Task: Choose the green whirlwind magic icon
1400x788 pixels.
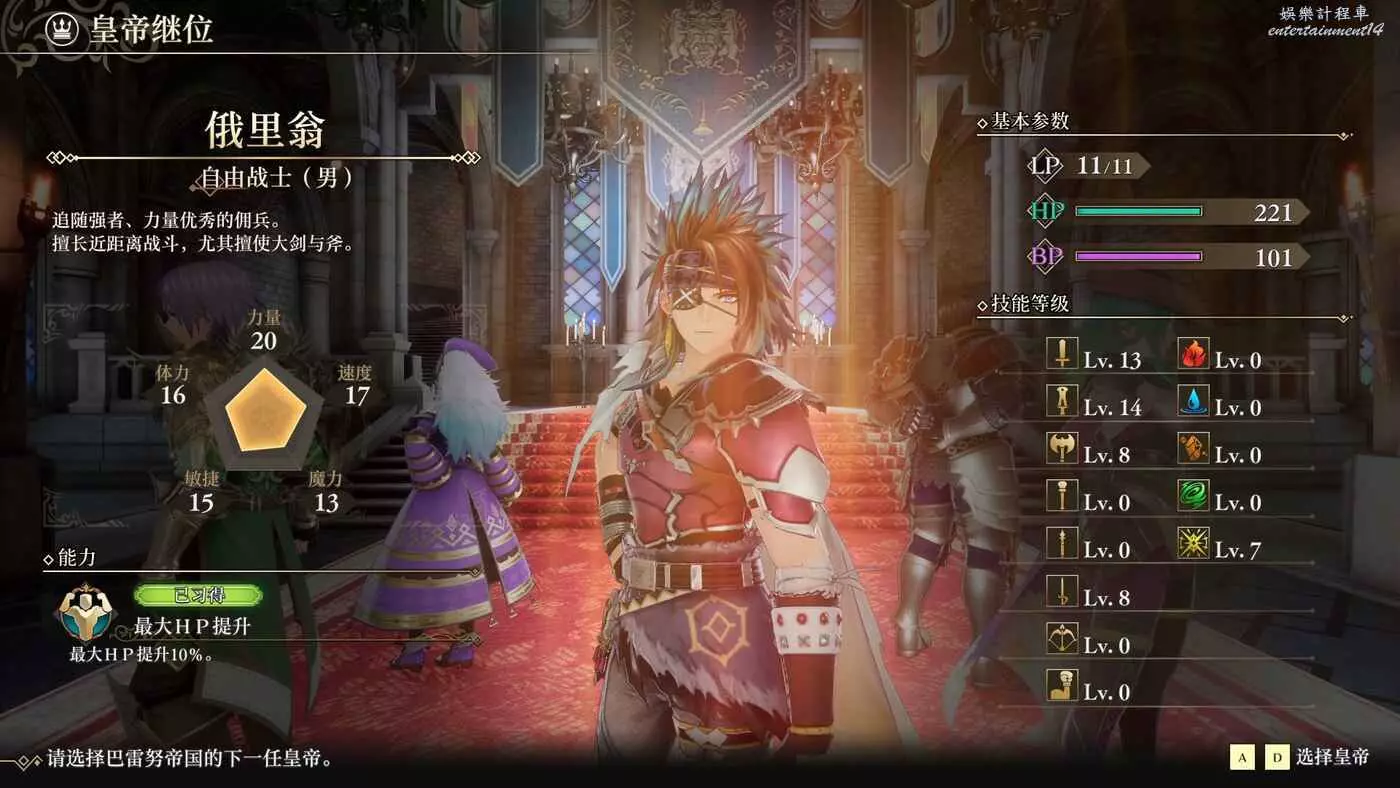Action: pyautogui.click(x=1193, y=496)
